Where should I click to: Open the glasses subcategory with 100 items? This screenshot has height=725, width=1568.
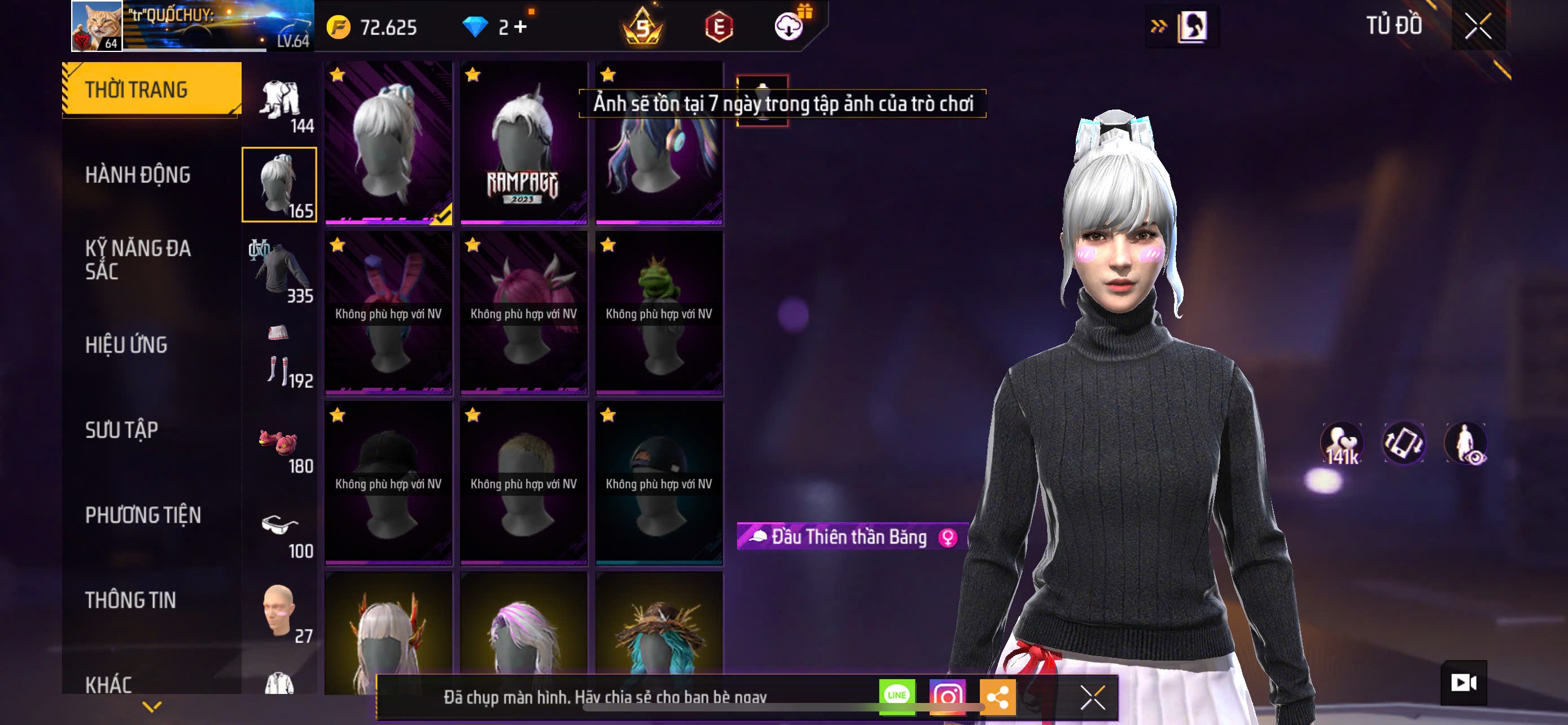click(x=279, y=531)
